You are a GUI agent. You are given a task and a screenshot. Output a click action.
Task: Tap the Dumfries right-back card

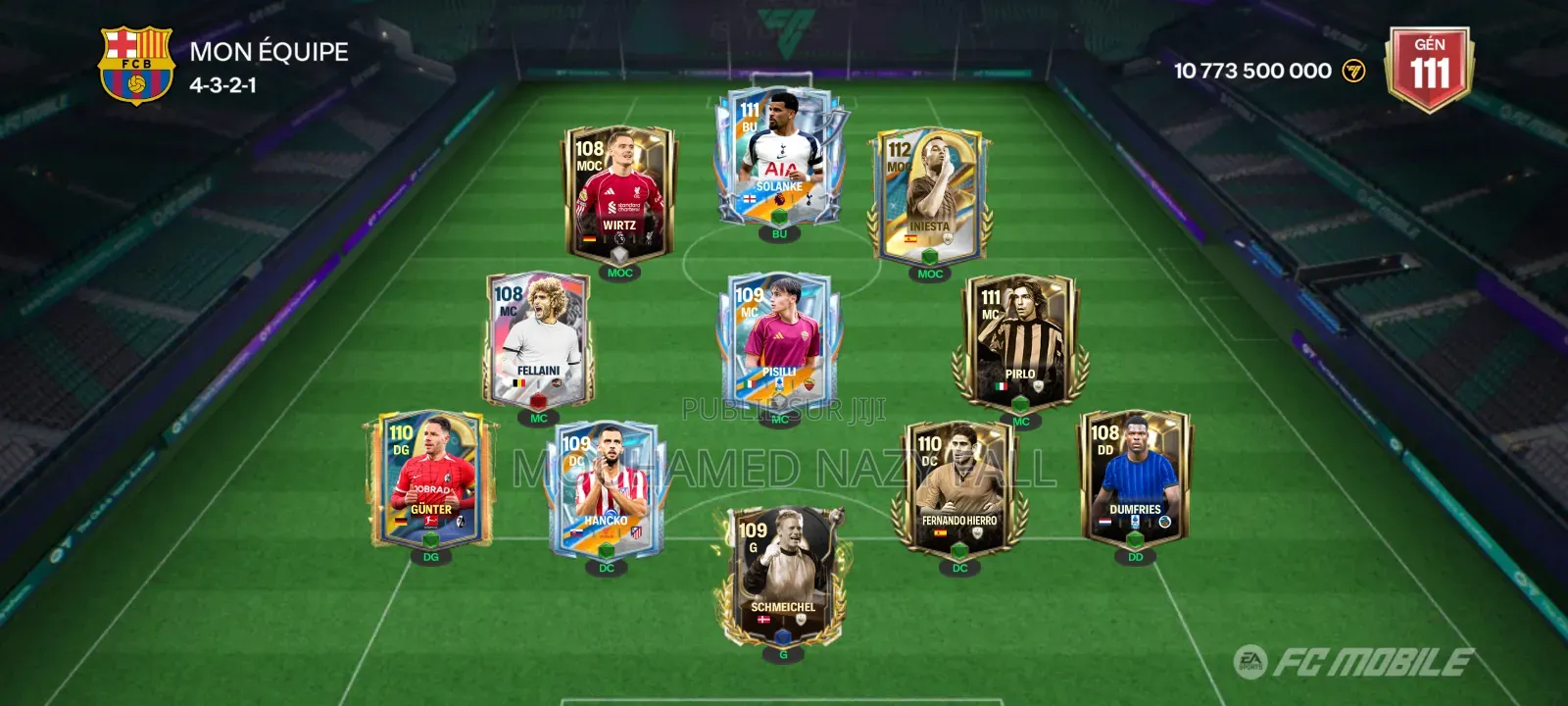click(1134, 478)
